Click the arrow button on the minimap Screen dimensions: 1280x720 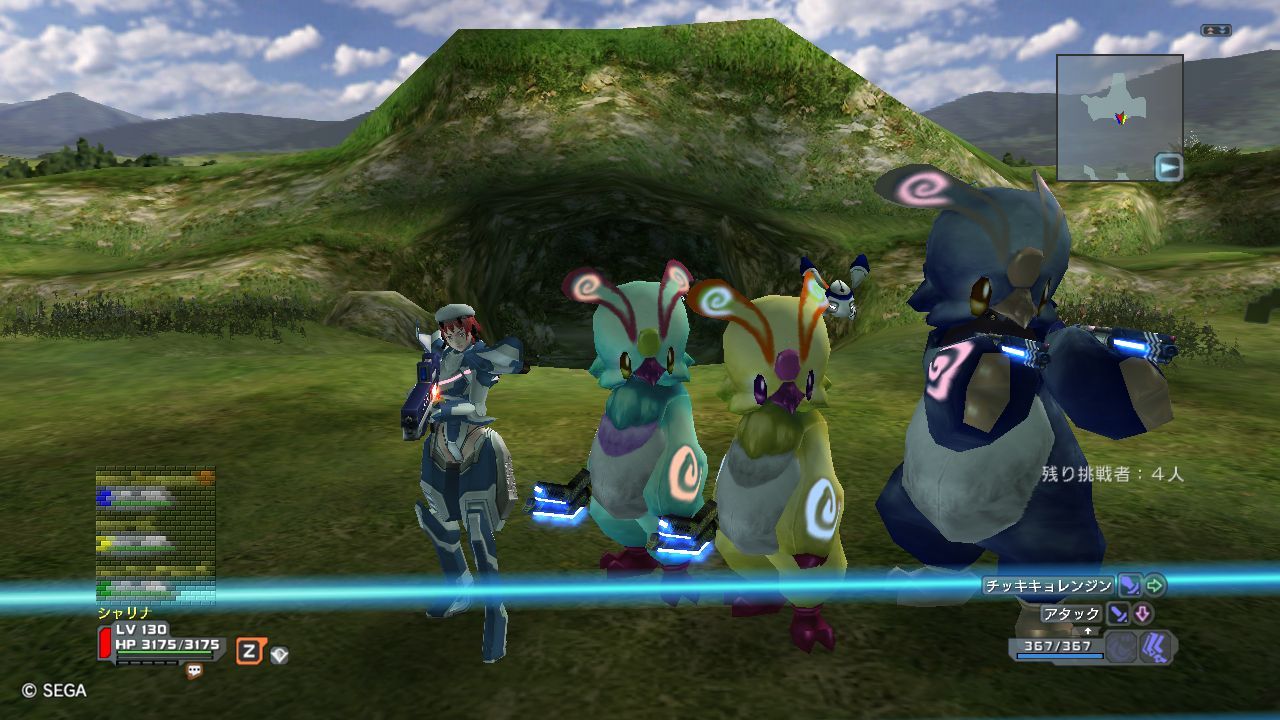[1168, 167]
